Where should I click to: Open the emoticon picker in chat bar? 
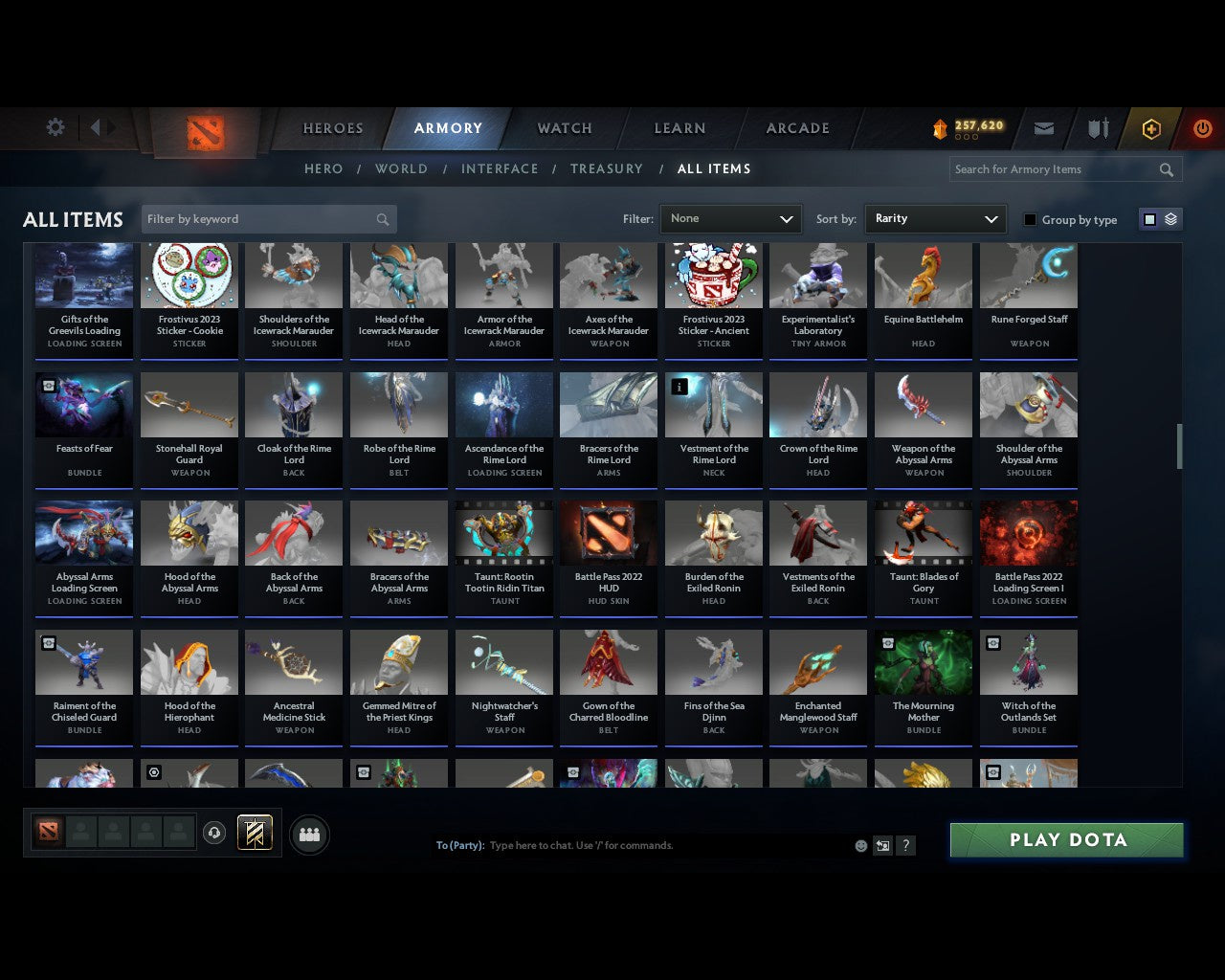860,845
